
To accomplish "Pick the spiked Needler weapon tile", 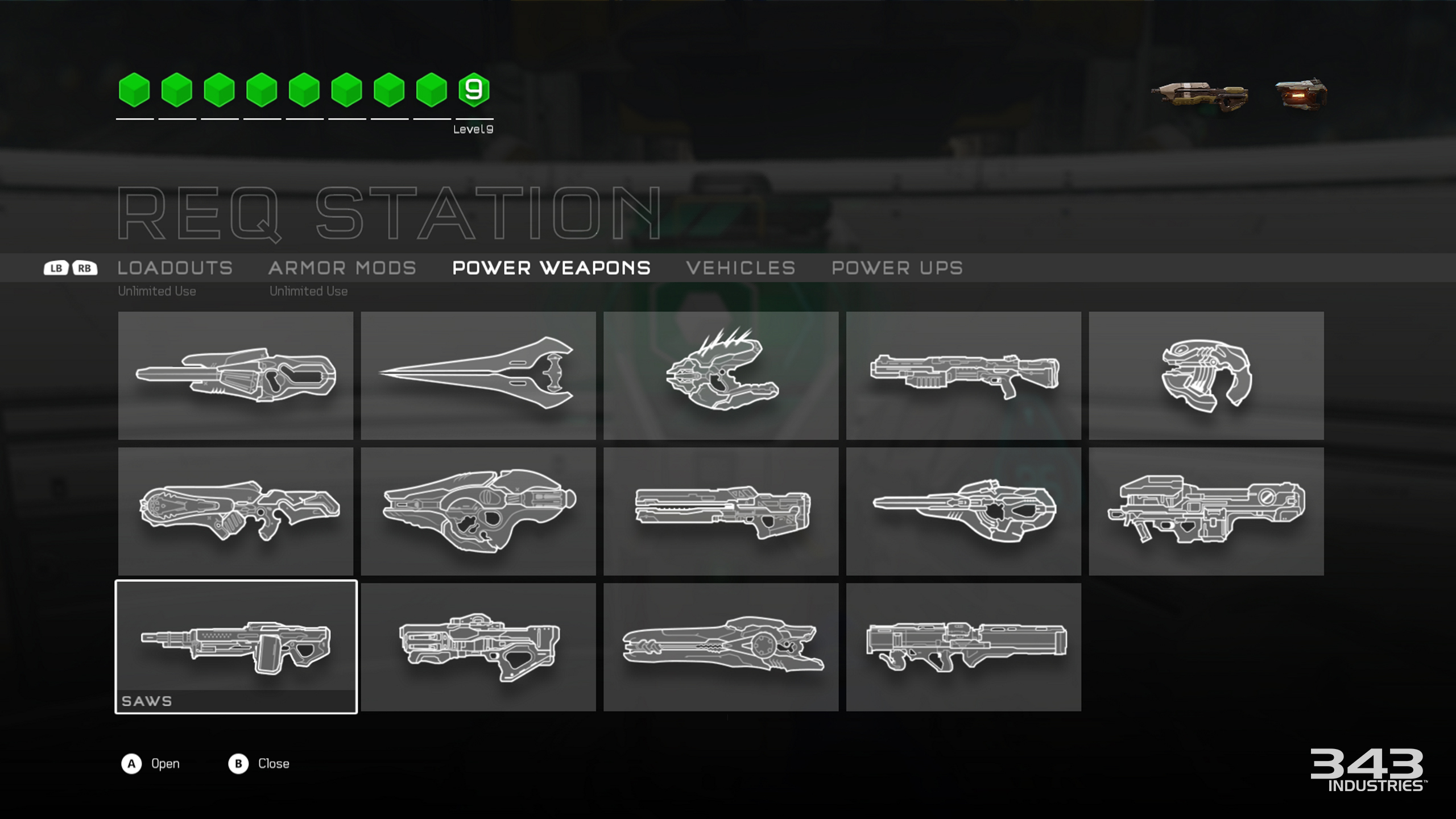I will pyautogui.click(x=721, y=375).
